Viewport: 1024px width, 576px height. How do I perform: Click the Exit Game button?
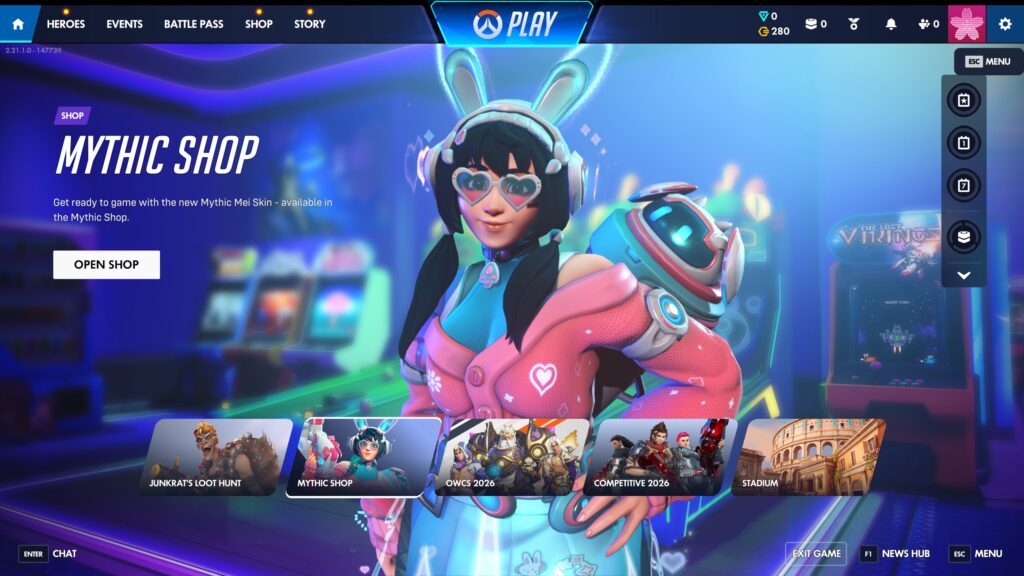coord(816,553)
